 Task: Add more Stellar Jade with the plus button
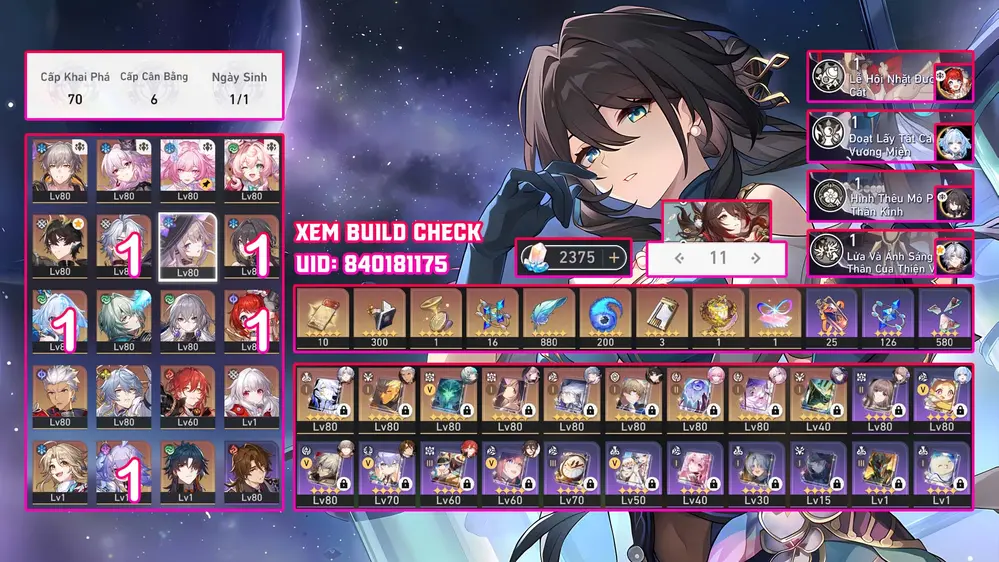pos(614,257)
